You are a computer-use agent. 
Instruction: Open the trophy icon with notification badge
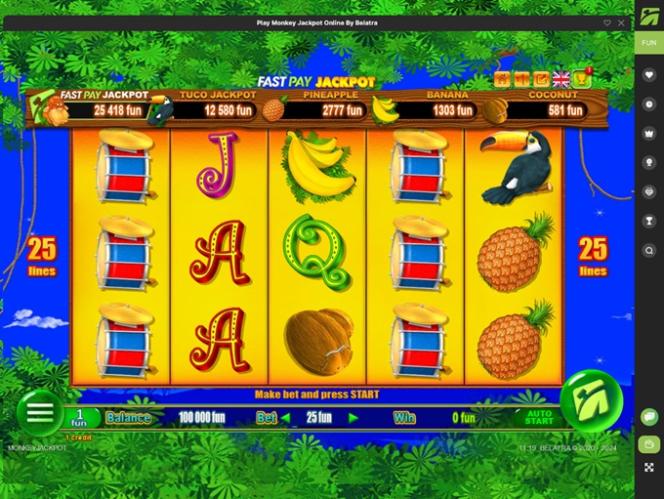point(581,77)
